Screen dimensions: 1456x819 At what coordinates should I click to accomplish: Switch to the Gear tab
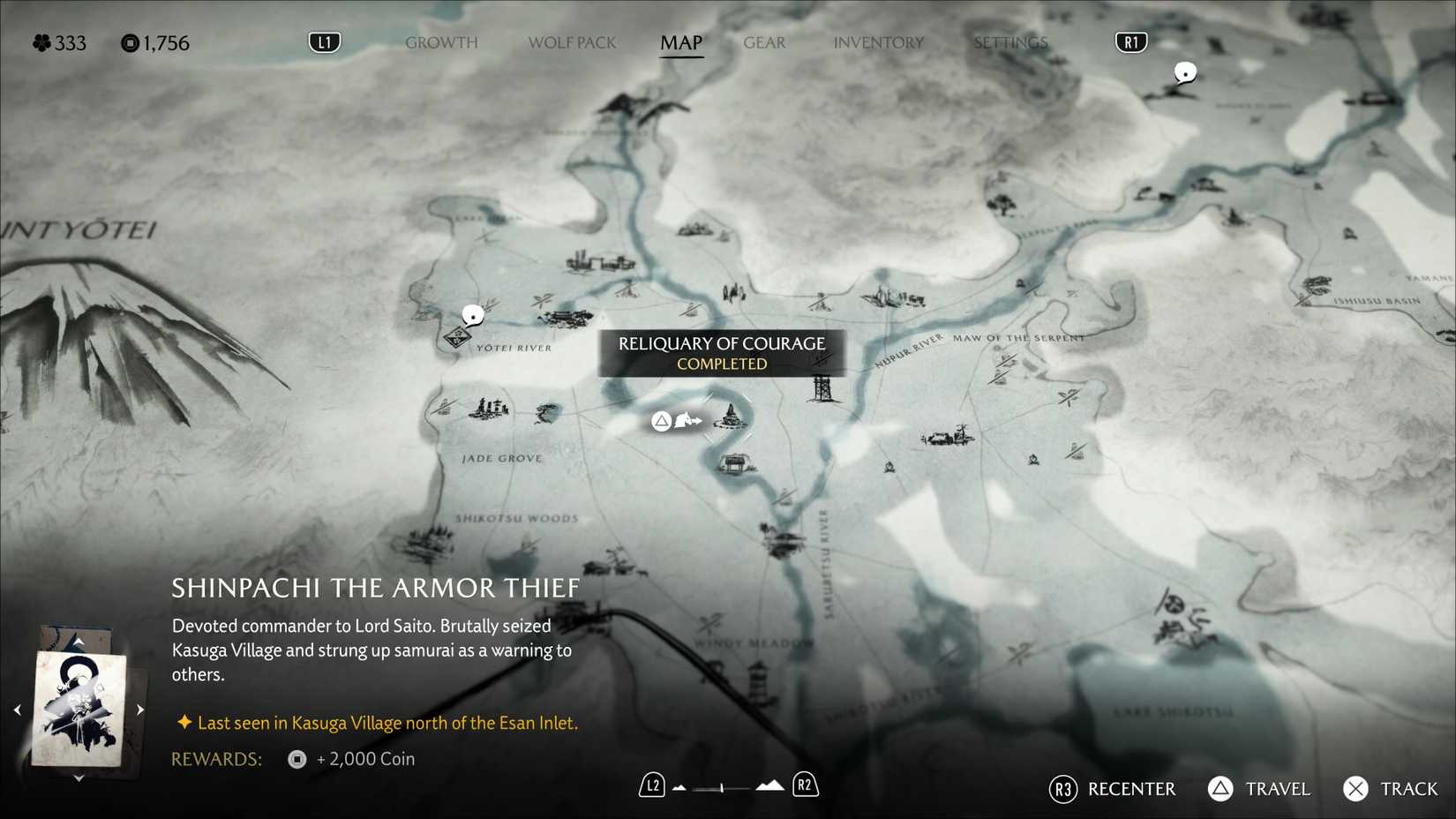pos(763,41)
